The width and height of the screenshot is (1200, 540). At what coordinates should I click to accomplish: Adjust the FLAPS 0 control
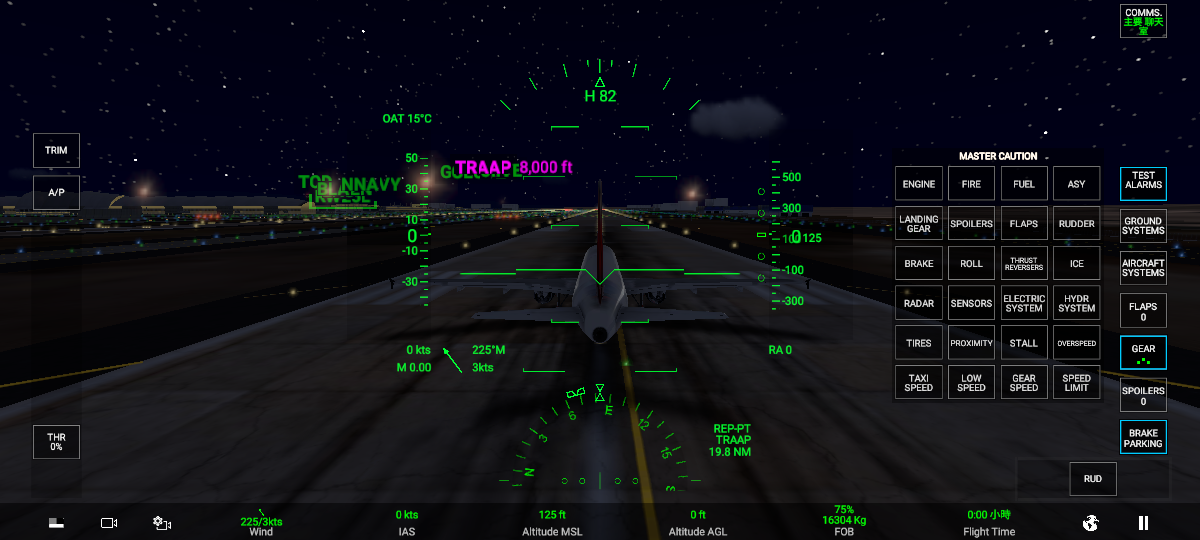coord(1143,311)
